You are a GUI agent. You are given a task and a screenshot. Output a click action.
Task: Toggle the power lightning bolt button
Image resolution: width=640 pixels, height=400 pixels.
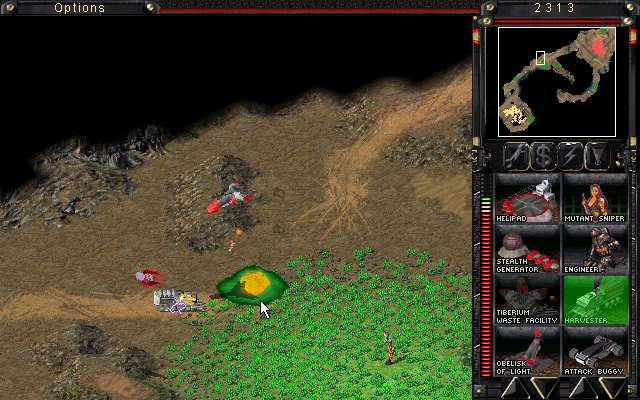(571, 156)
